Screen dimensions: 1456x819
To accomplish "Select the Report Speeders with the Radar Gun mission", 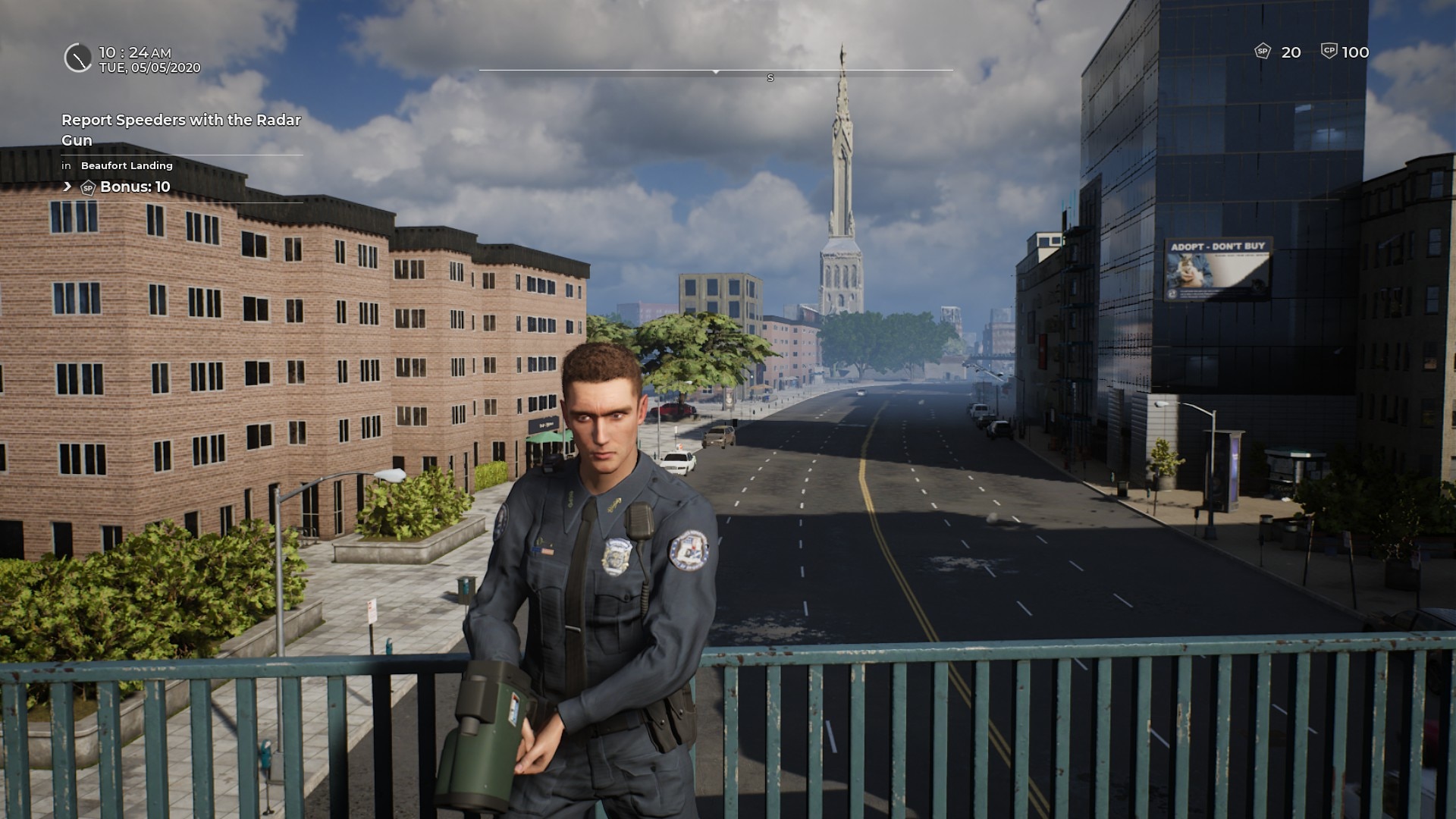I will (x=180, y=129).
